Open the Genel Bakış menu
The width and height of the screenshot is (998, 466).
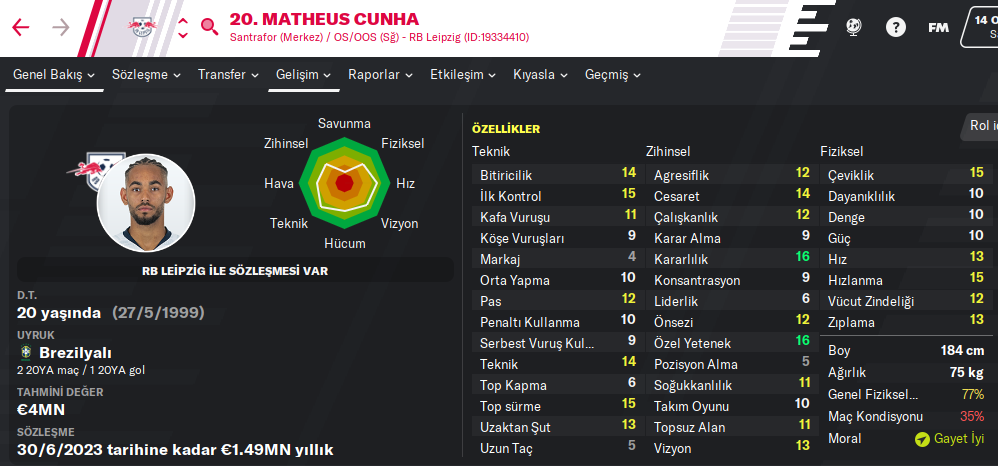(54, 75)
